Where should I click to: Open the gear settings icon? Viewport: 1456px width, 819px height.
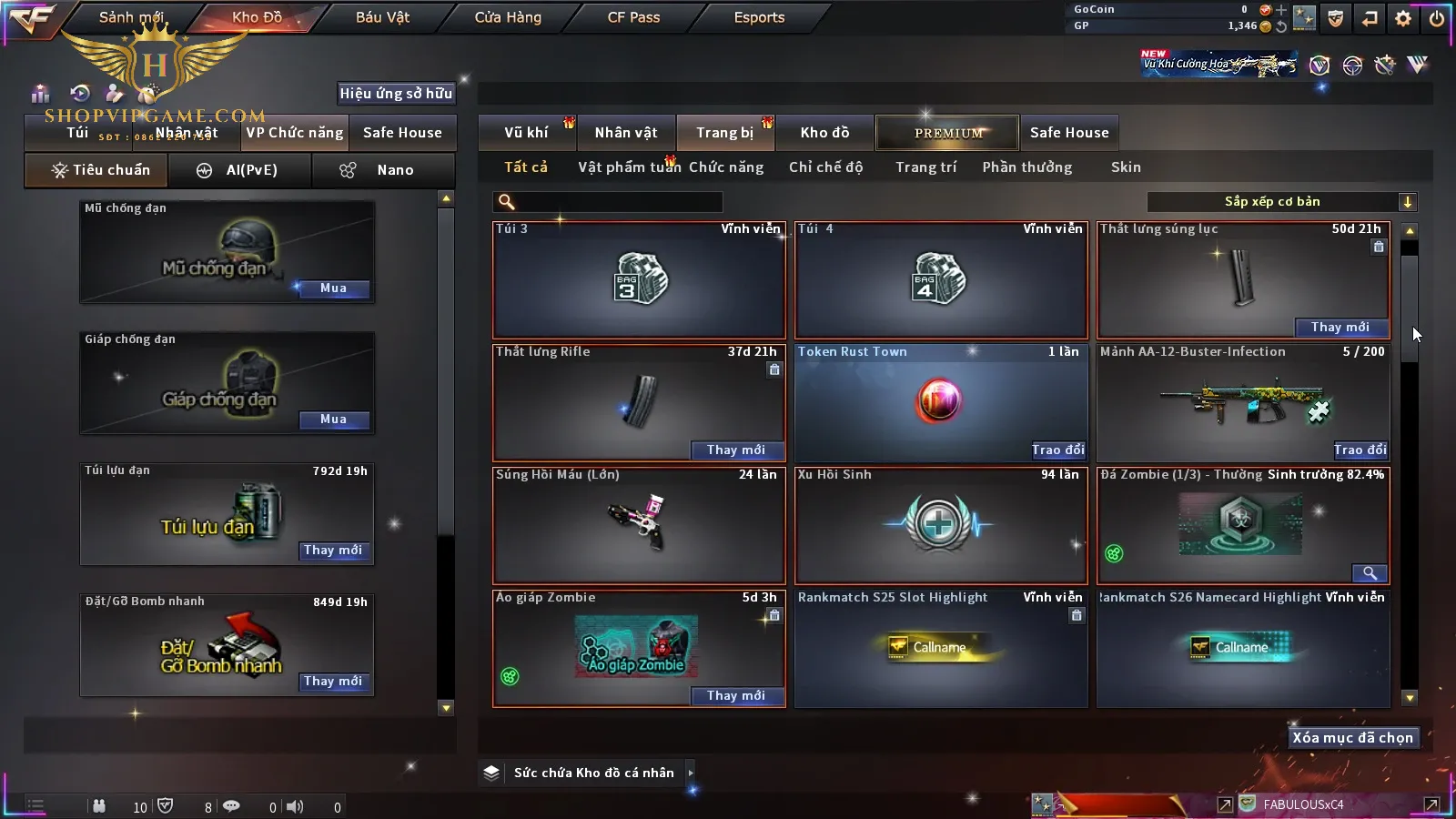pyautogui.click(x=1403, y=18)
